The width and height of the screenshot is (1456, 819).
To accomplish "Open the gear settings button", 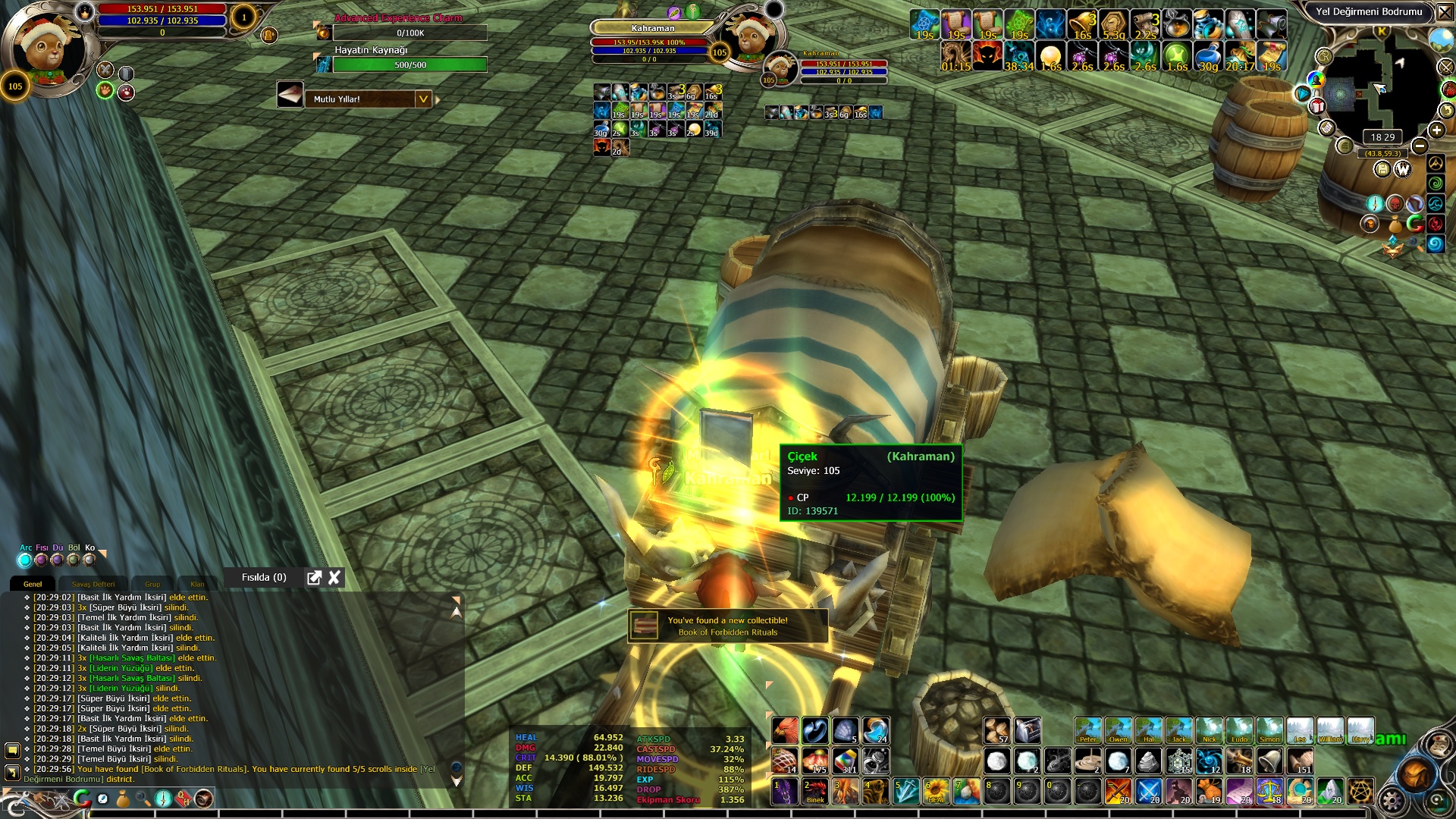I will pyautogui.click(x=1392, y=800).
